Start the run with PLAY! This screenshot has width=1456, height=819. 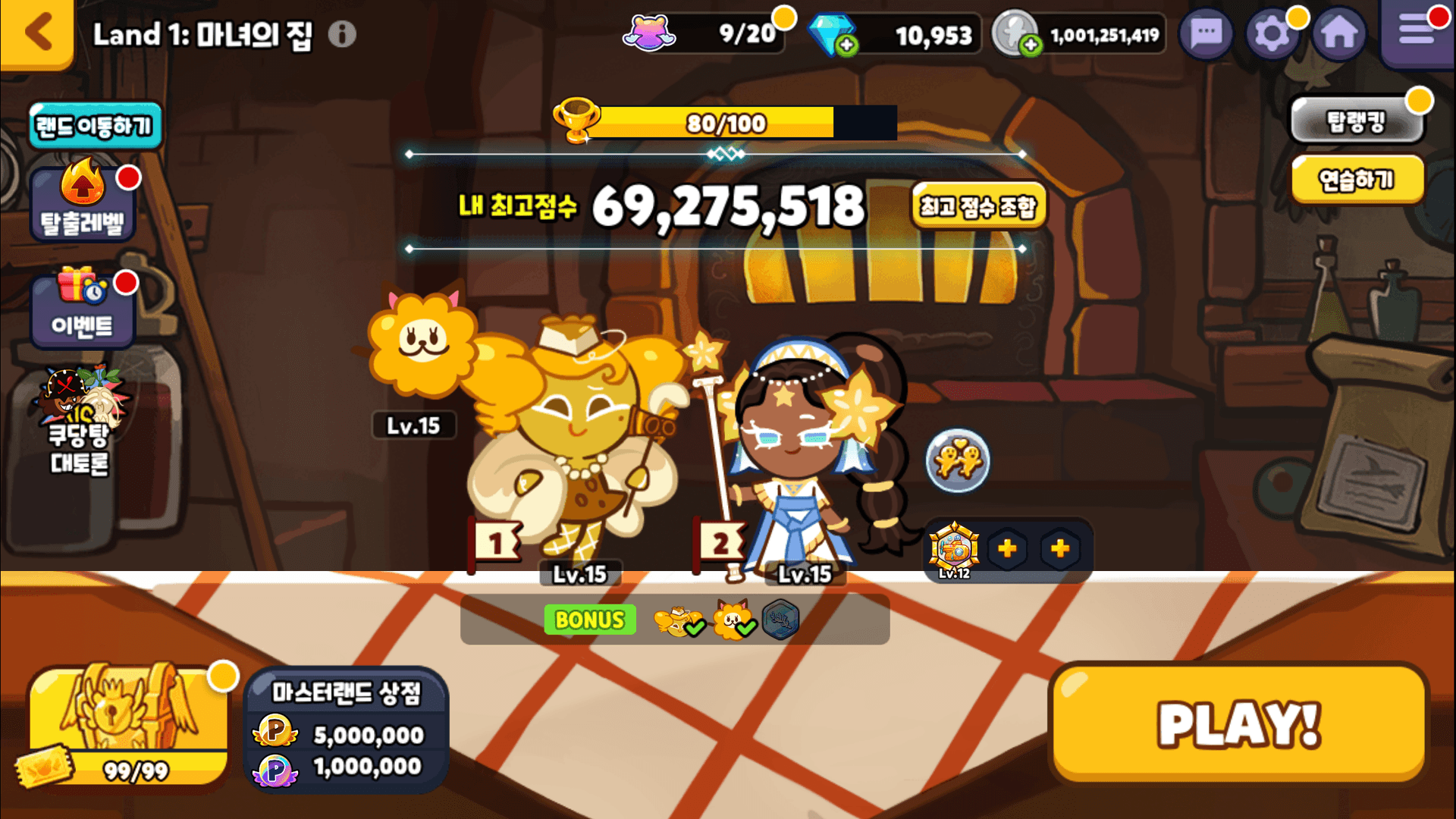(x=1239, y=724)
